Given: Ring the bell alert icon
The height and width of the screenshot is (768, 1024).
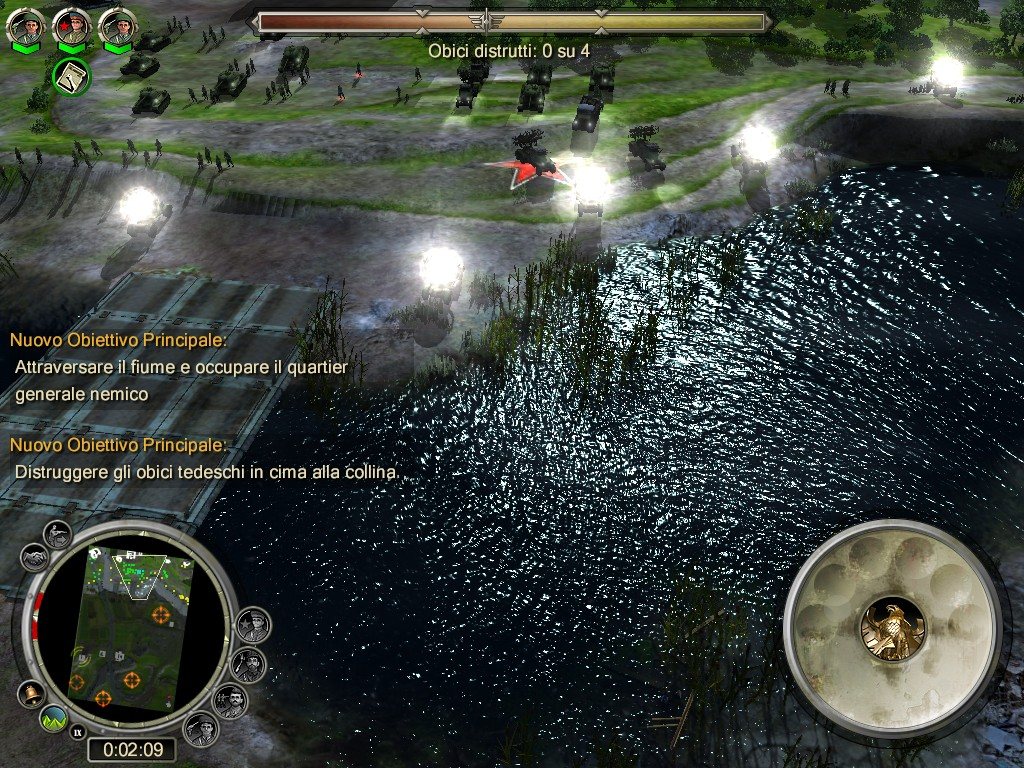Looking at the screenshot, I should click(32, 693).
